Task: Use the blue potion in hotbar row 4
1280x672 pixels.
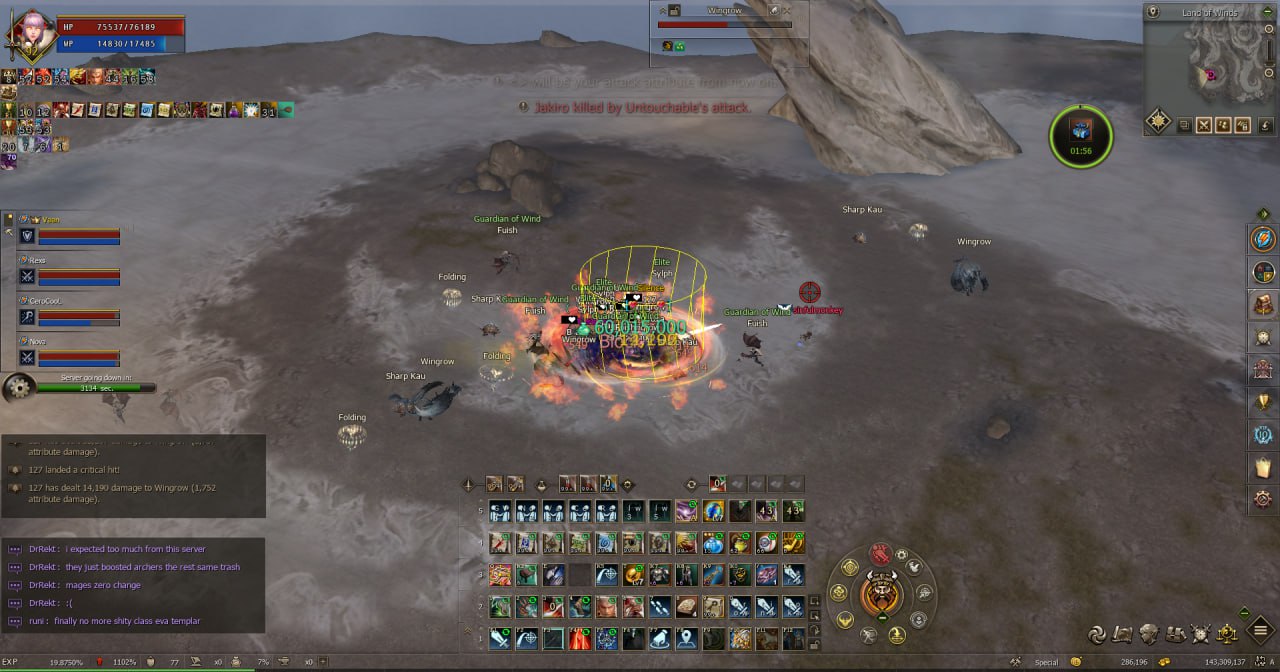Action: pos(713,544)
